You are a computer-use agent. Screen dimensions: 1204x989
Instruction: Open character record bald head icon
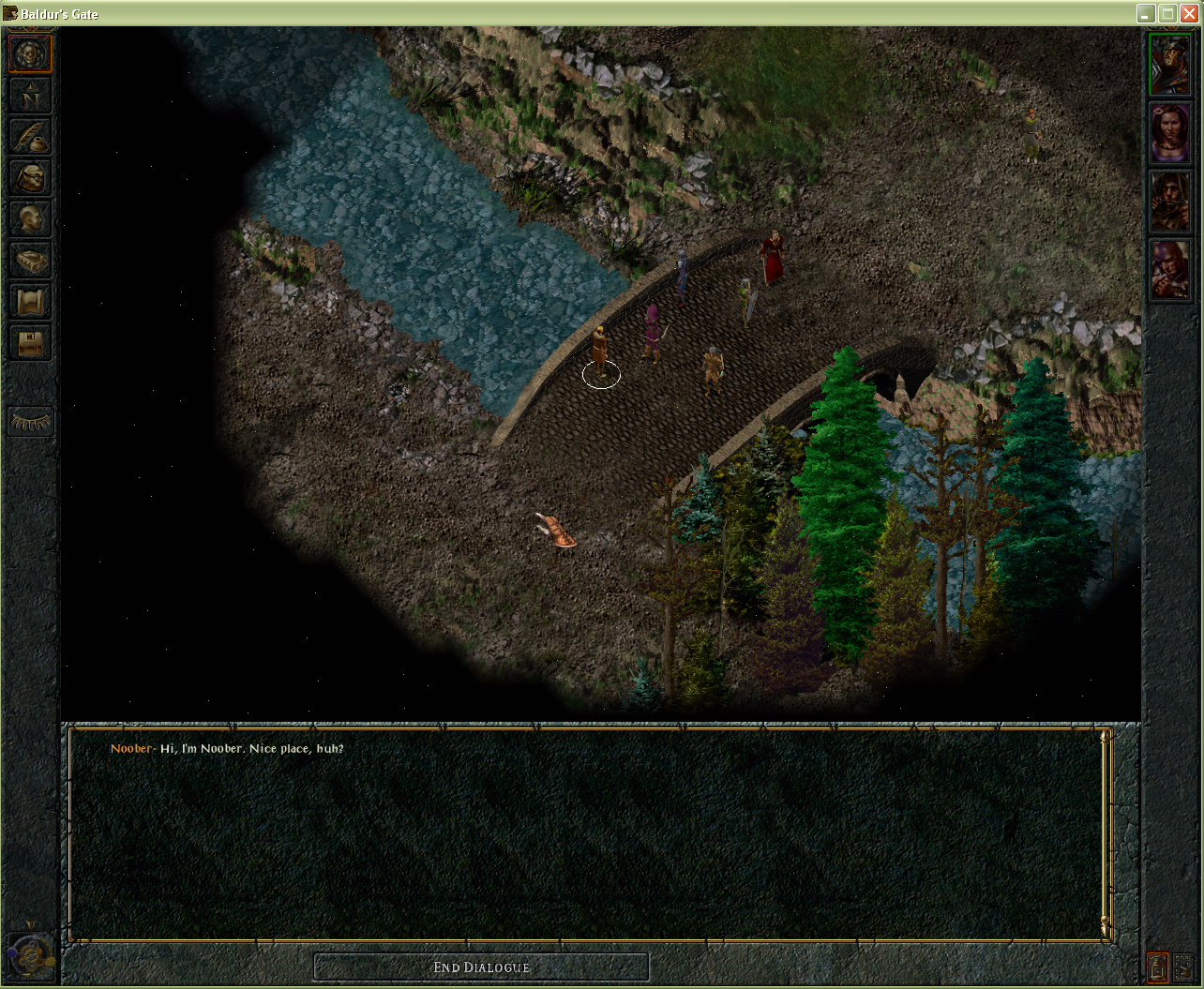pos(30,219)
